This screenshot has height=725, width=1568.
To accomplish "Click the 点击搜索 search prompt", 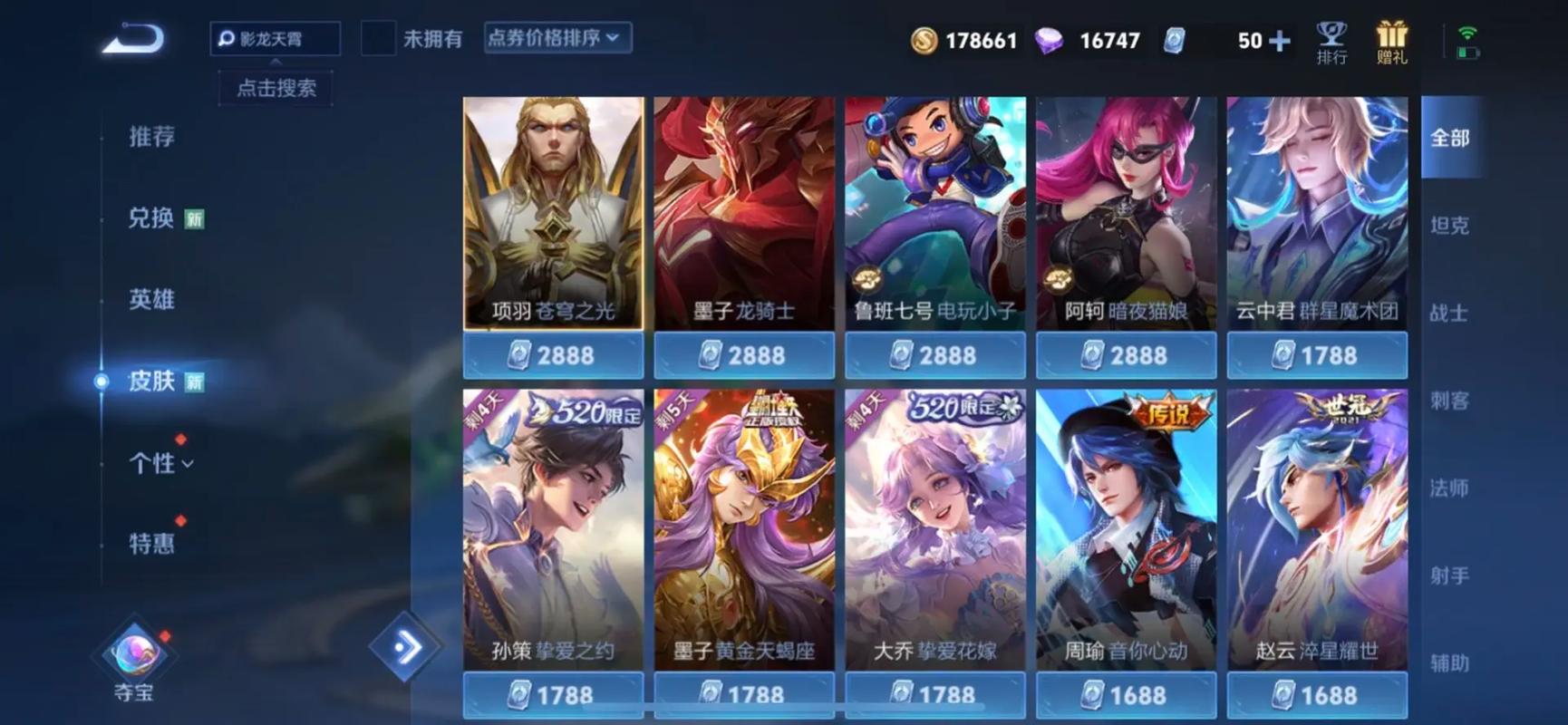I will point(275,88).
